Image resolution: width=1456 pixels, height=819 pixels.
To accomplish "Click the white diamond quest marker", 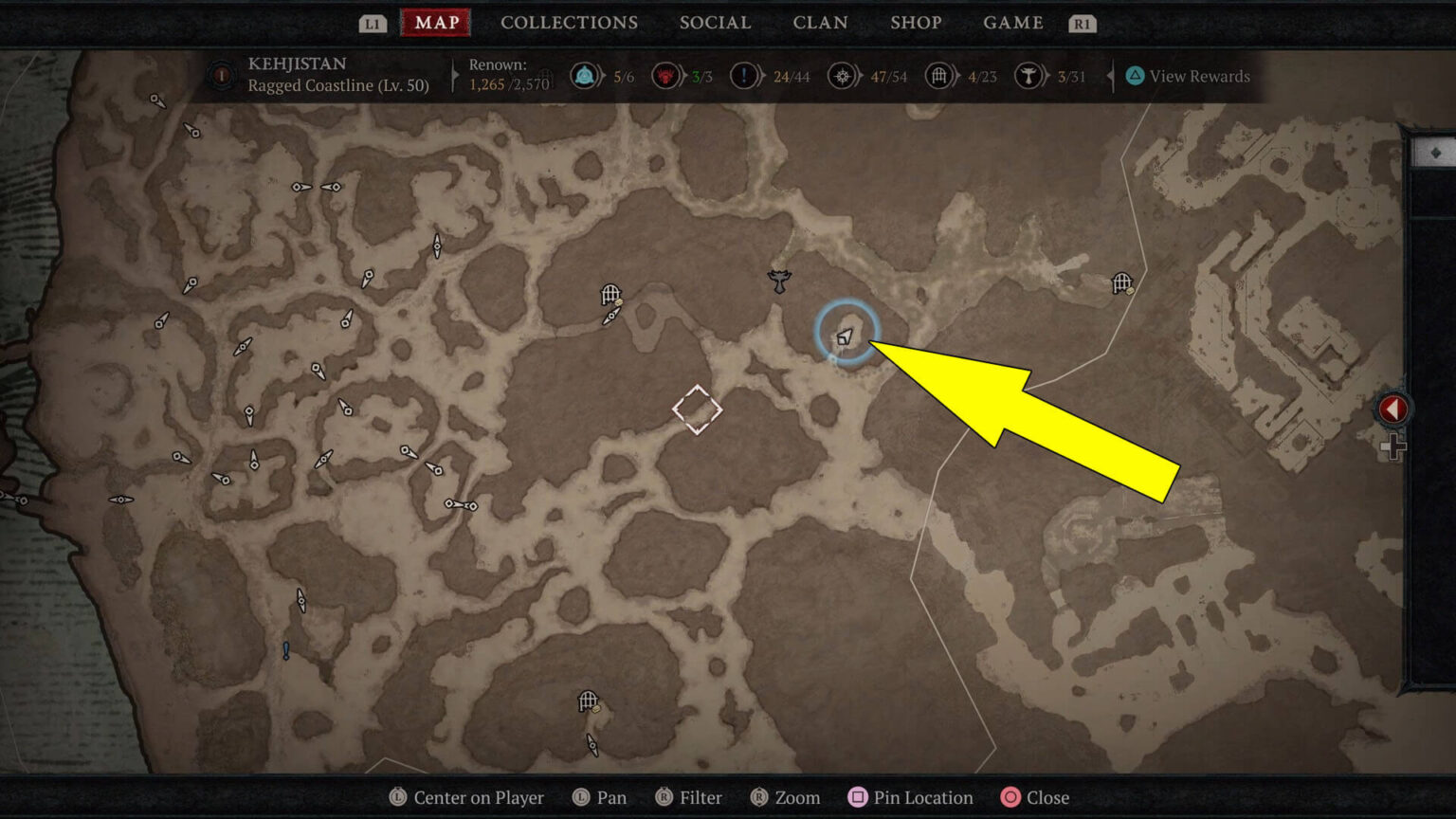I will [697, 409].
